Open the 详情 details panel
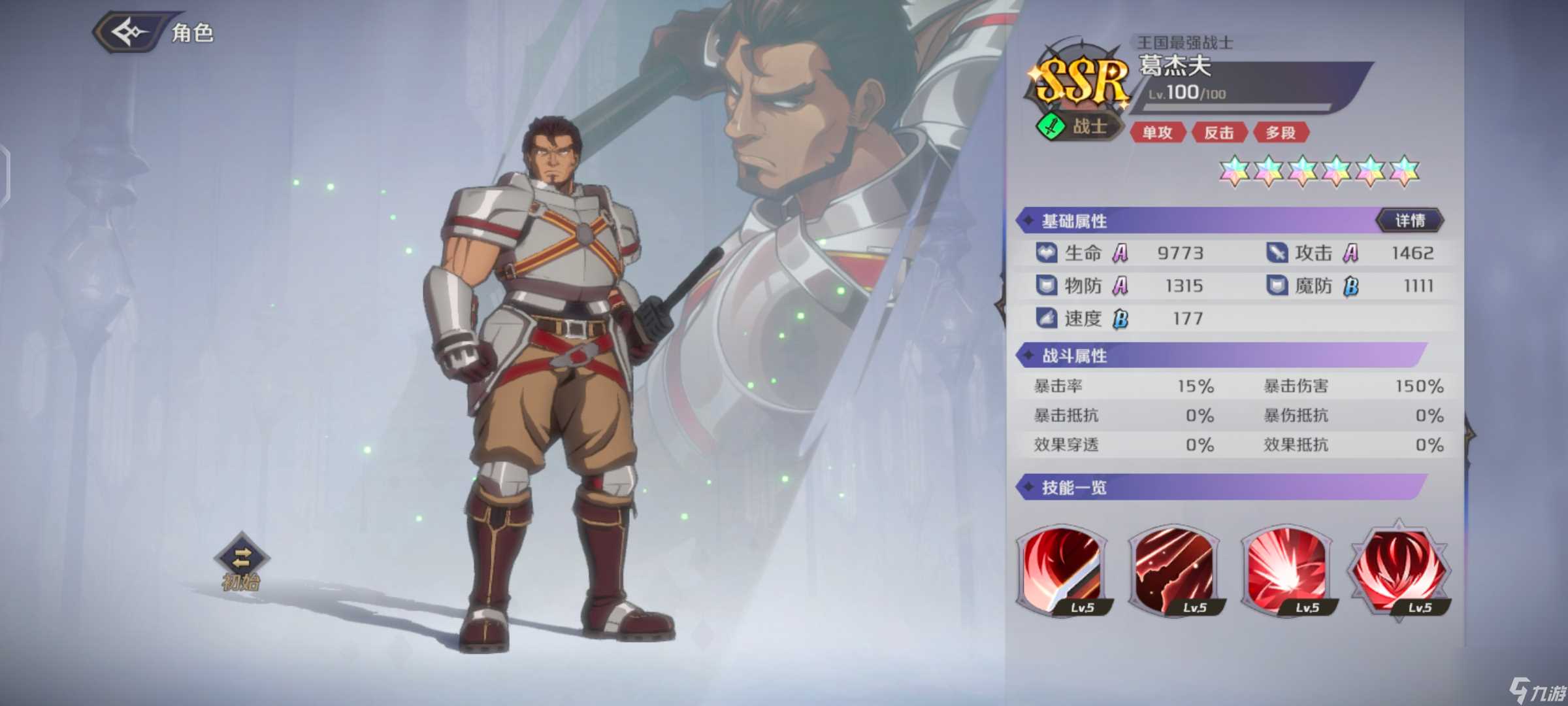Screen dimensions: 1568x706 point(1411,220)
